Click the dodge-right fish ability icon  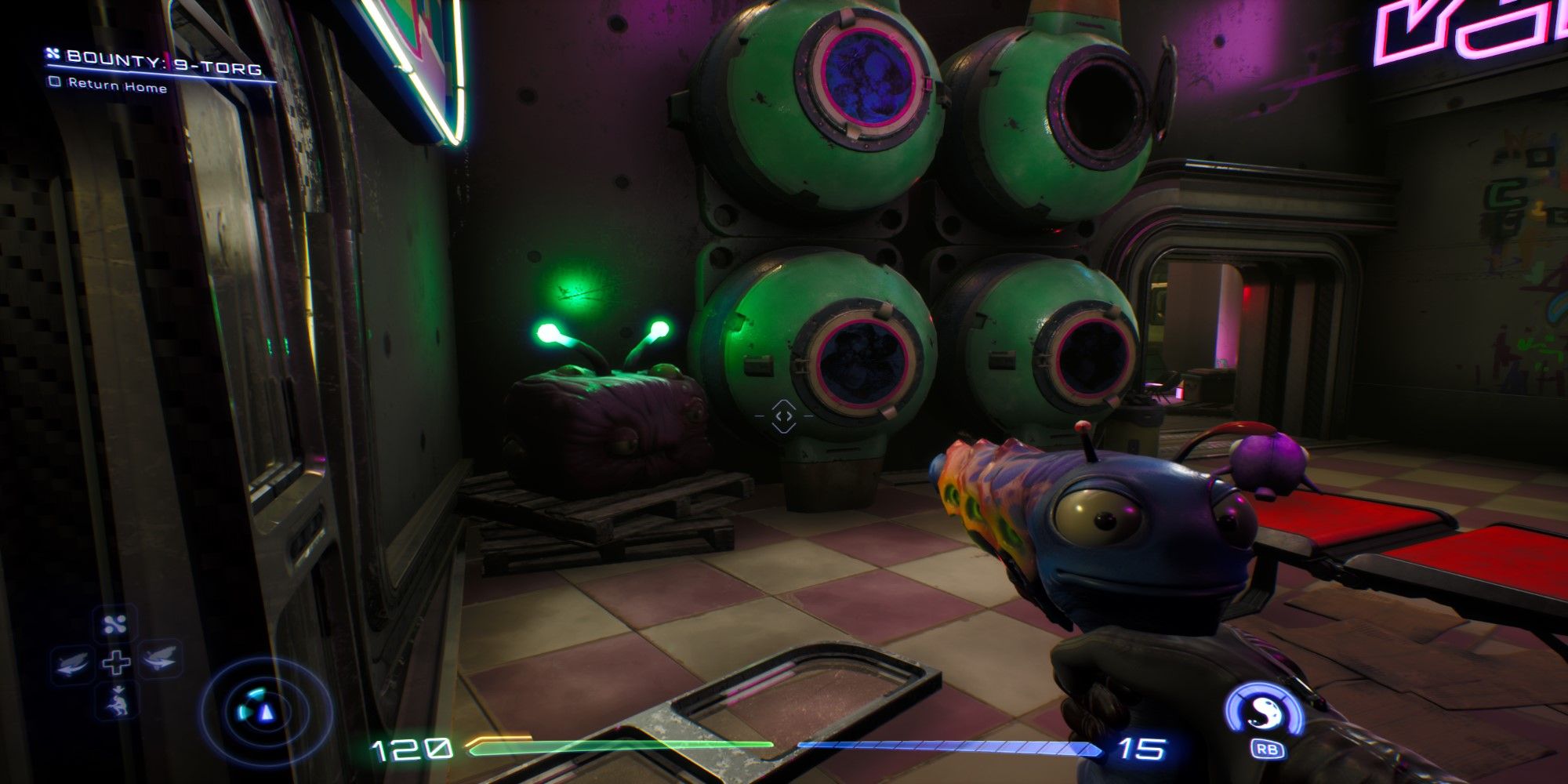(x=159, y=661)
